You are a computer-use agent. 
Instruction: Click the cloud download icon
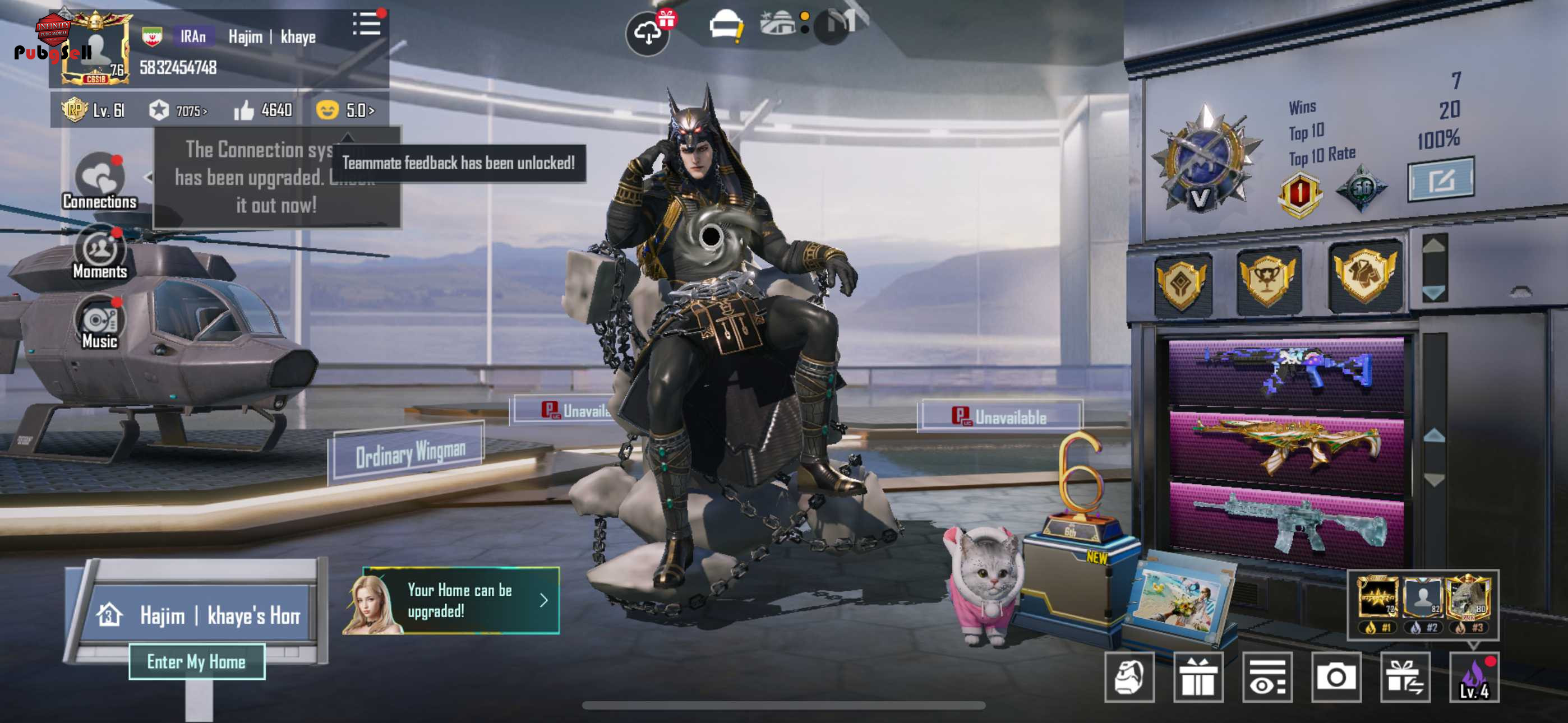647,34
